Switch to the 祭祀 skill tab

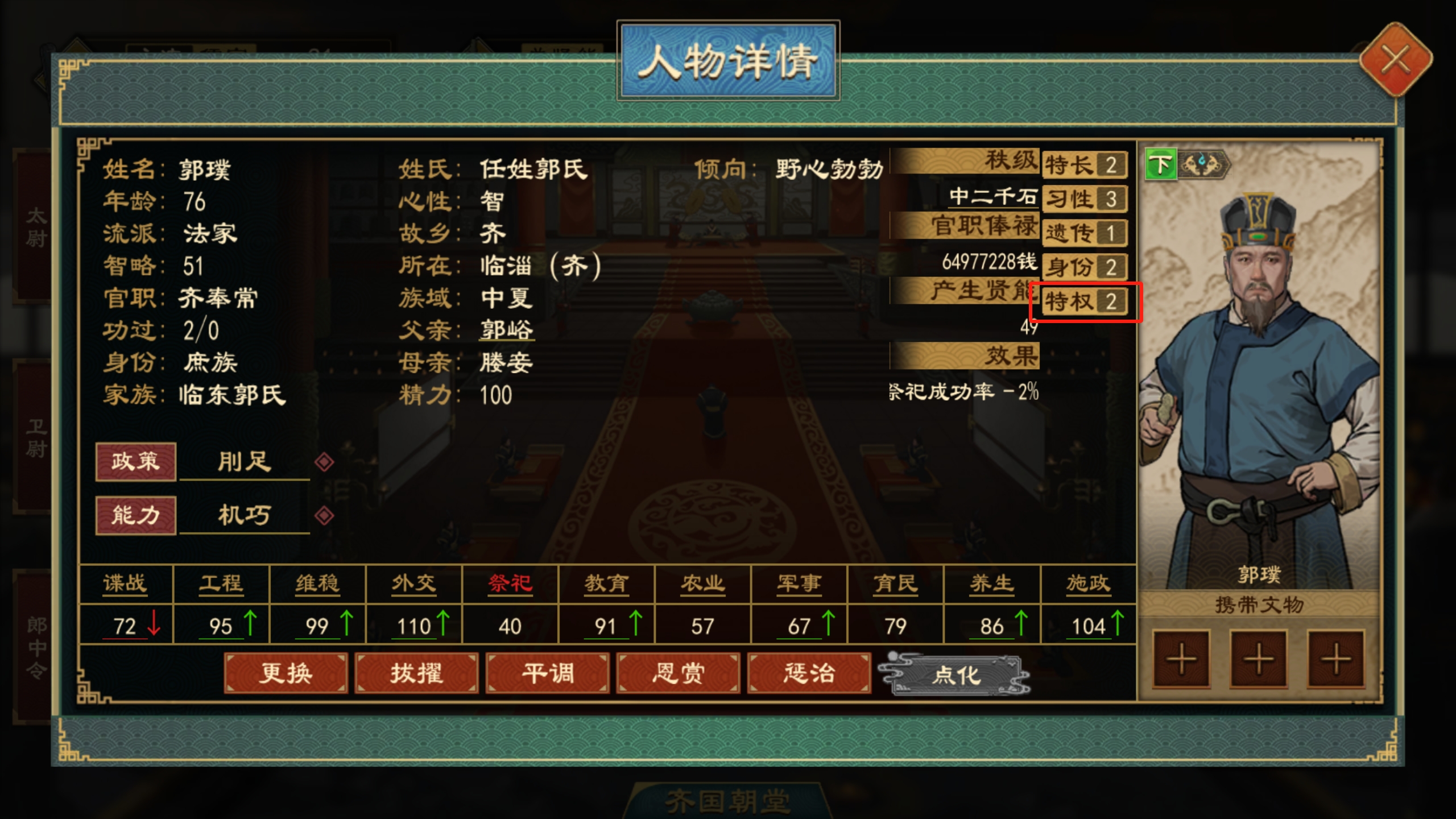tap(510, 582)
